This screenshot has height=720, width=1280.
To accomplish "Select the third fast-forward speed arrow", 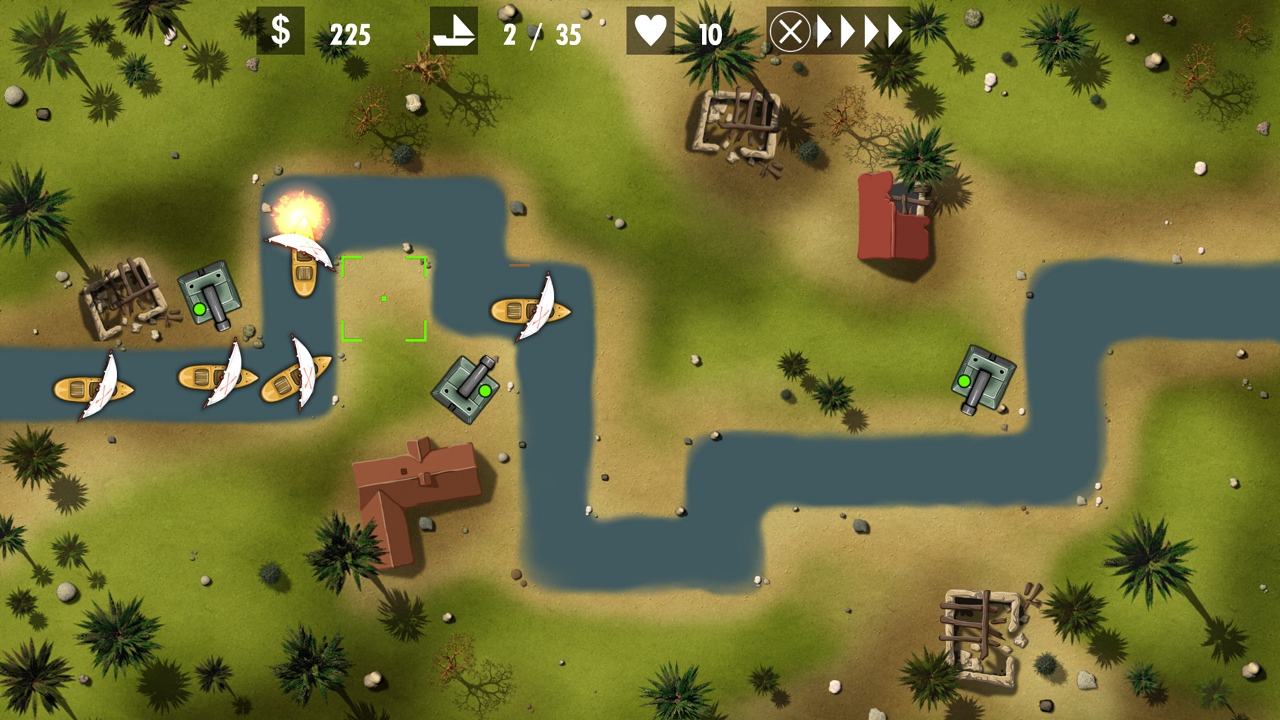I will (872, 31).
